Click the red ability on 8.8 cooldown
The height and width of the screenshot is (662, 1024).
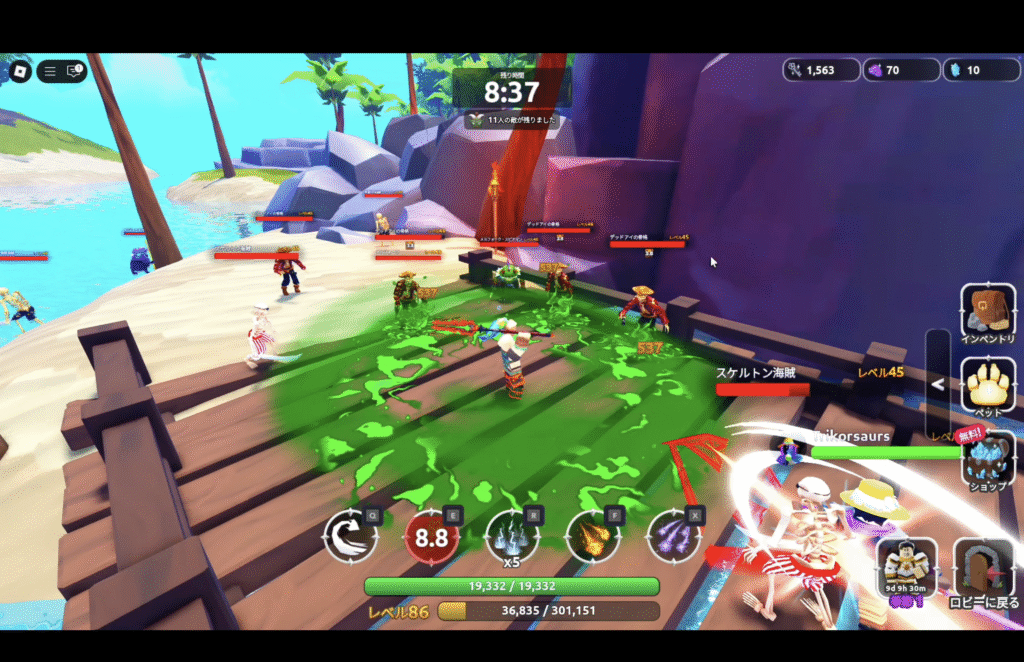431,537
